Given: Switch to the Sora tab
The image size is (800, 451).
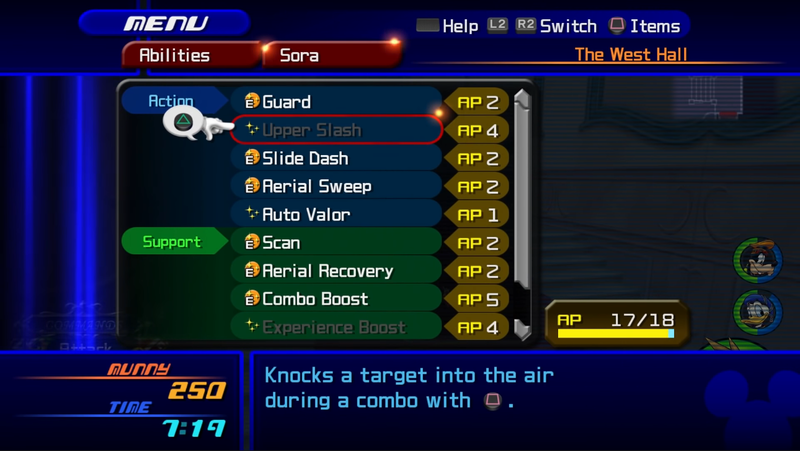Looking at the screenshot, I should (300, 56).
